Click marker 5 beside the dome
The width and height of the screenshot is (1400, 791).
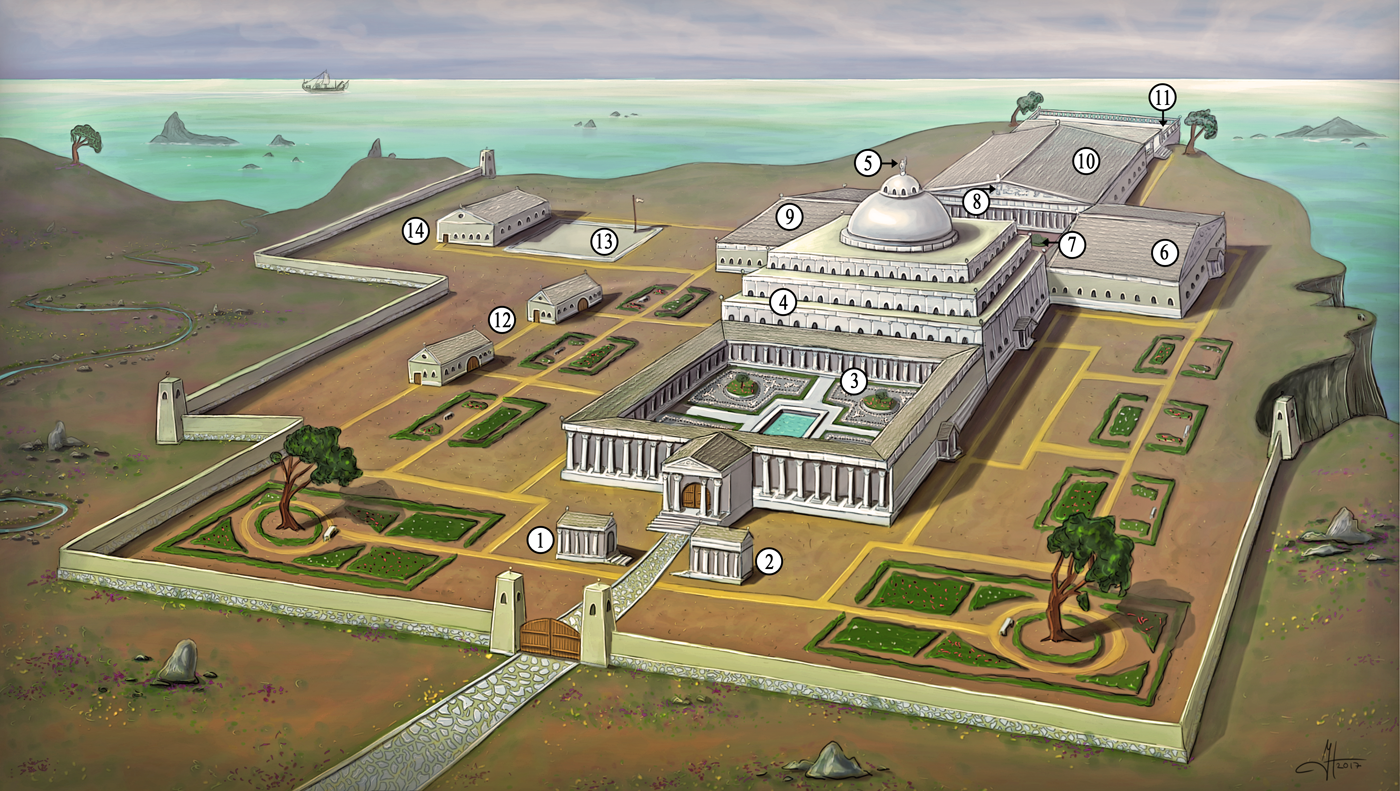[868, 160]
